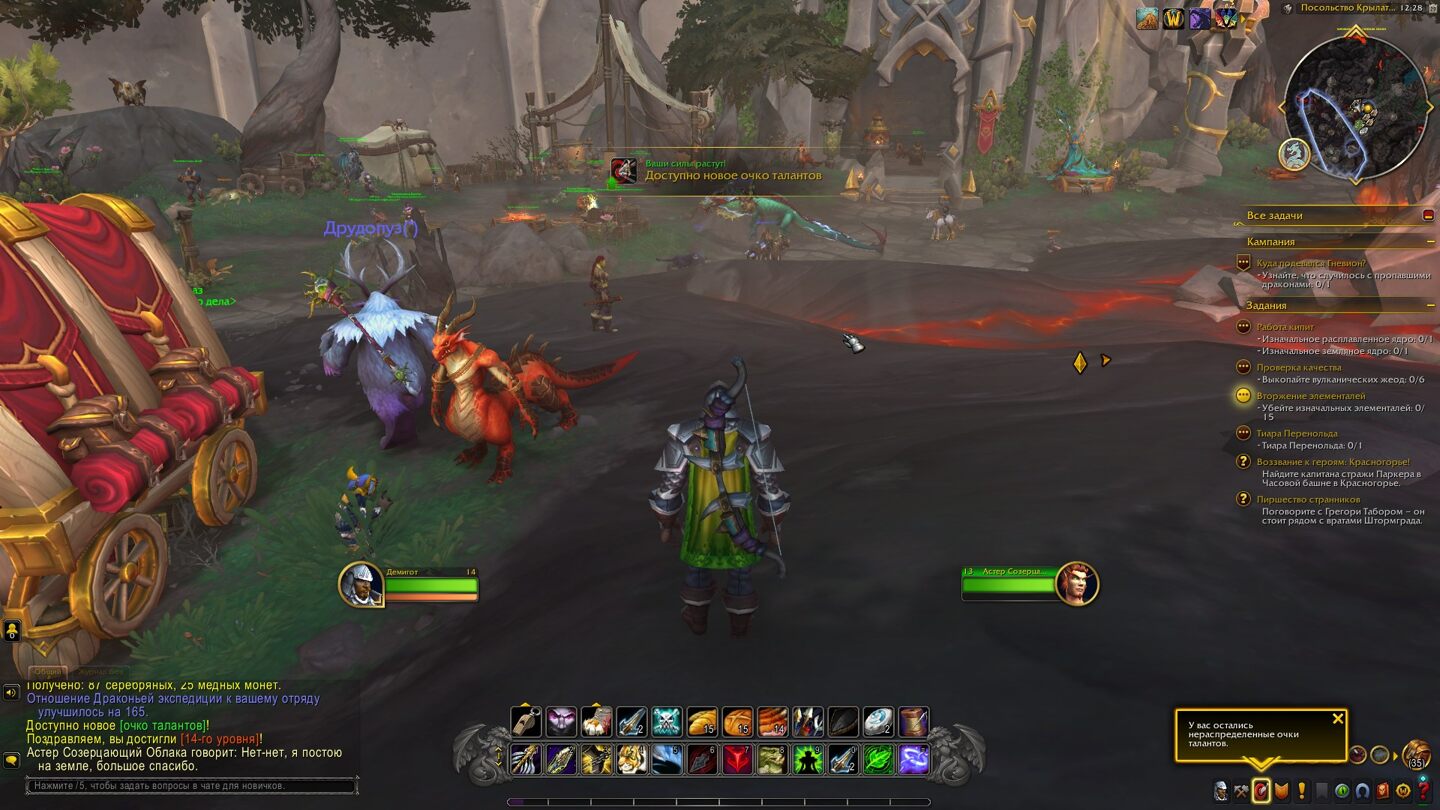Click the target portrait of Астер Созерцающий
Screen dimensions: 1440x810
[x=1076, y=584]
